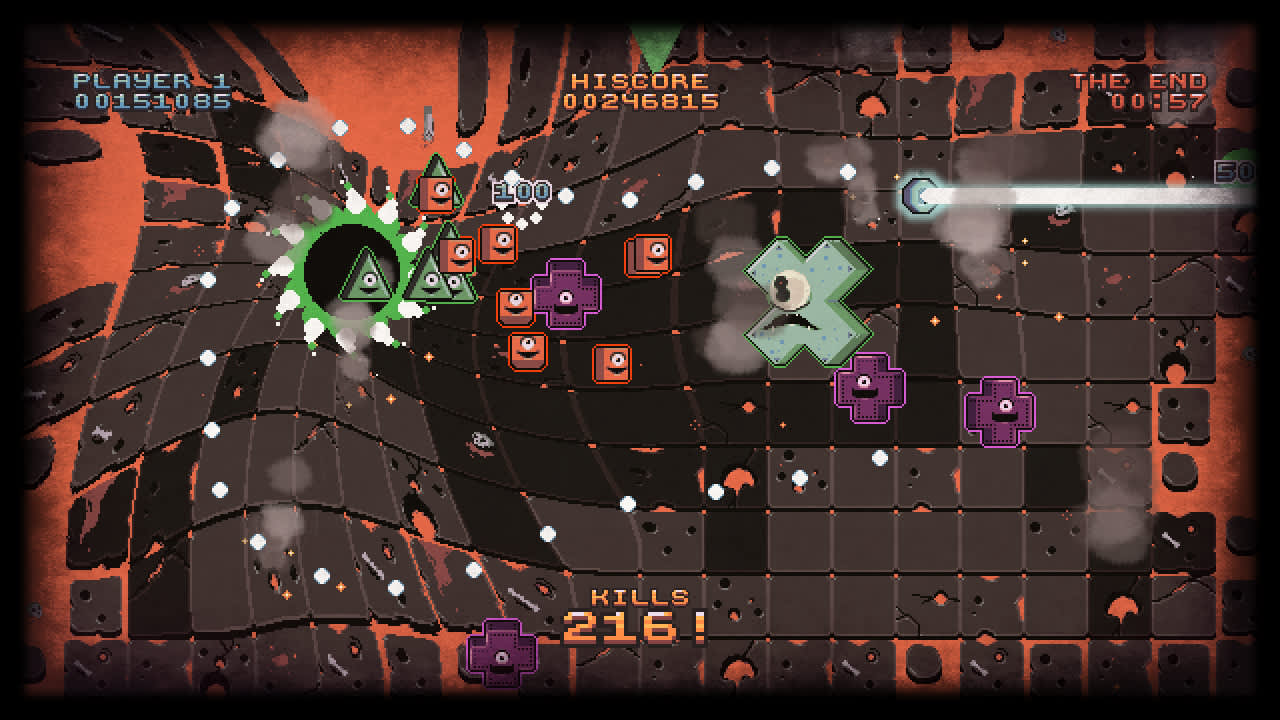Toggle the lone orange square enemy mid-screen
Screen dimensions: 1280x720
(610, 361)
